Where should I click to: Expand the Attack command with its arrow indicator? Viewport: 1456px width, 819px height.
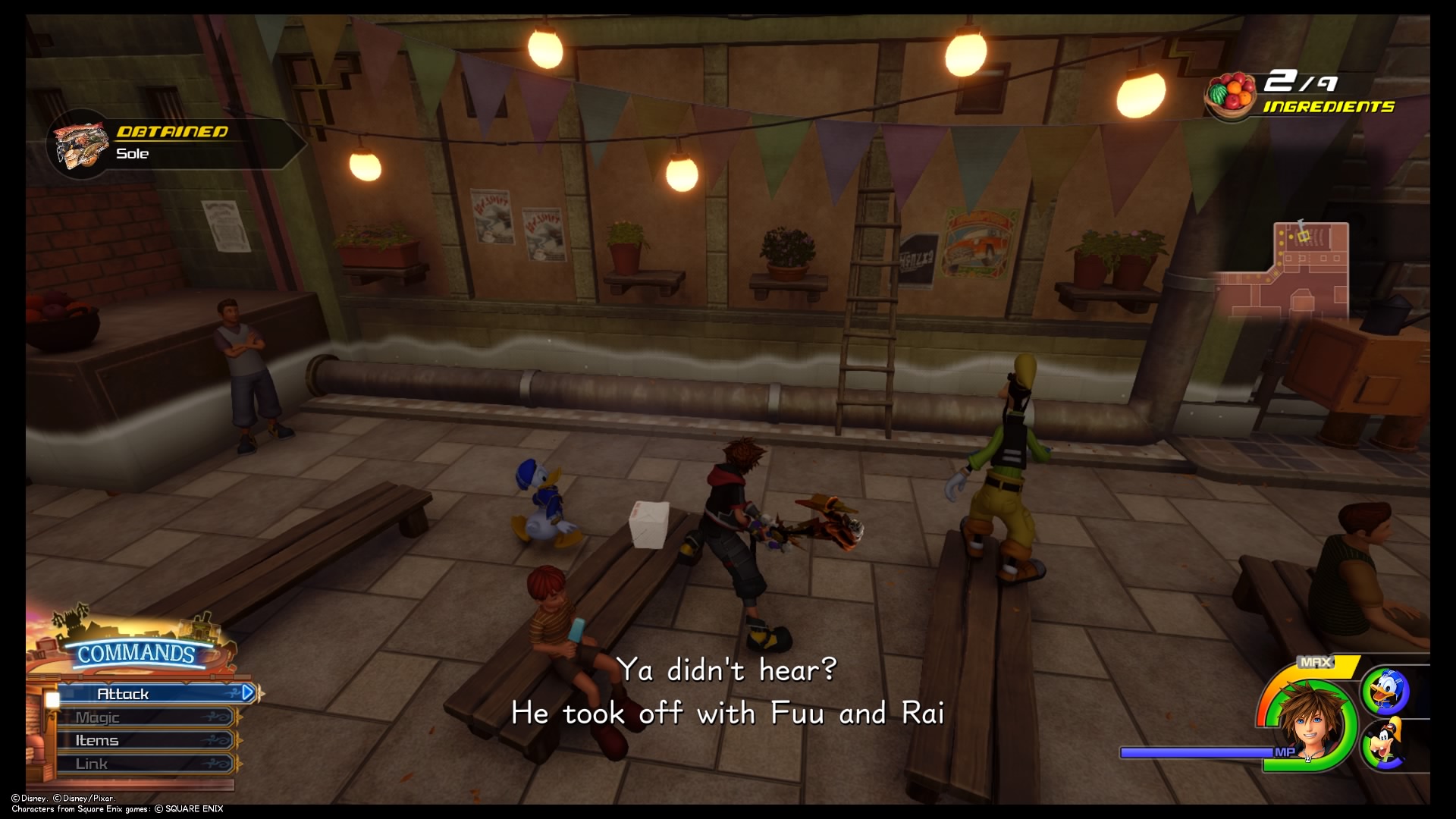[246, 692]
